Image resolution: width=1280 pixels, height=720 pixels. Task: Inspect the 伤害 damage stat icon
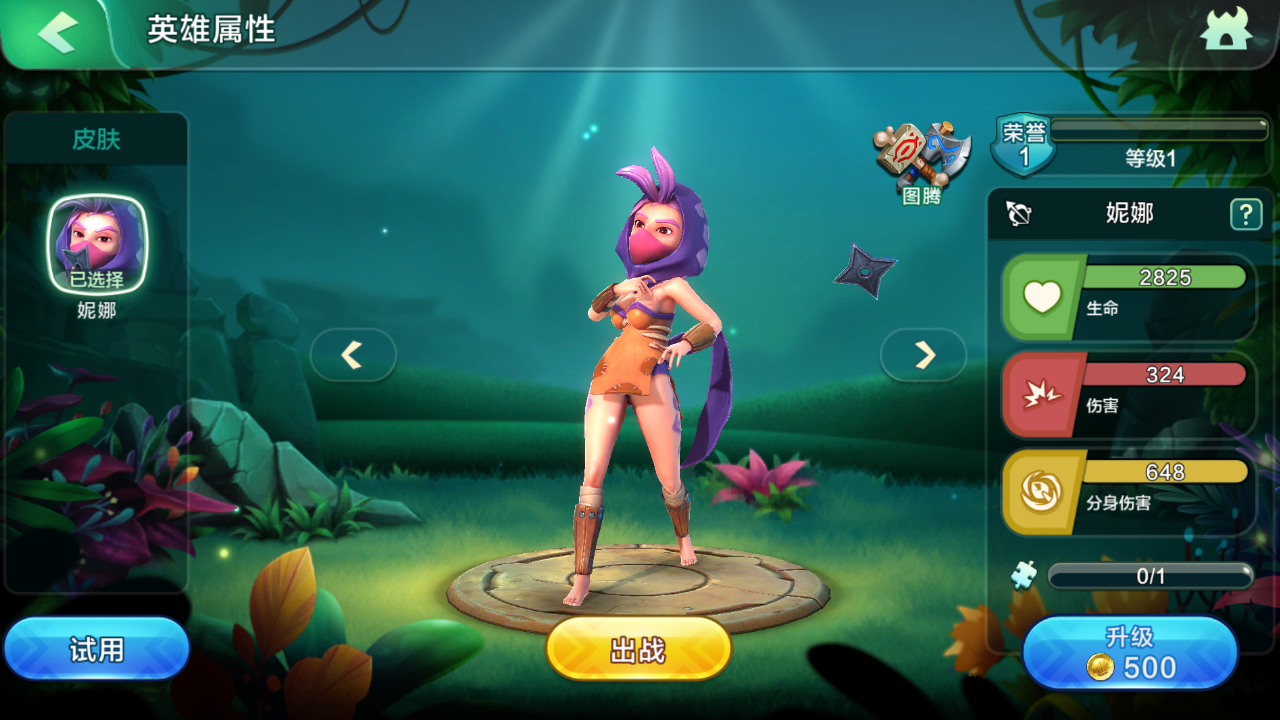click(1043, 396)
